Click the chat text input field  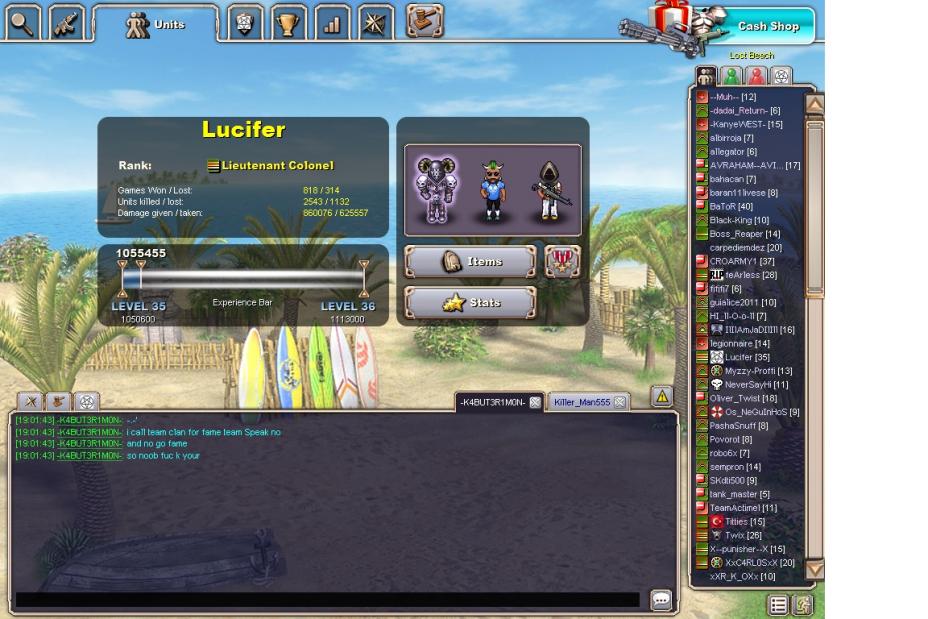tap(325, 600)
